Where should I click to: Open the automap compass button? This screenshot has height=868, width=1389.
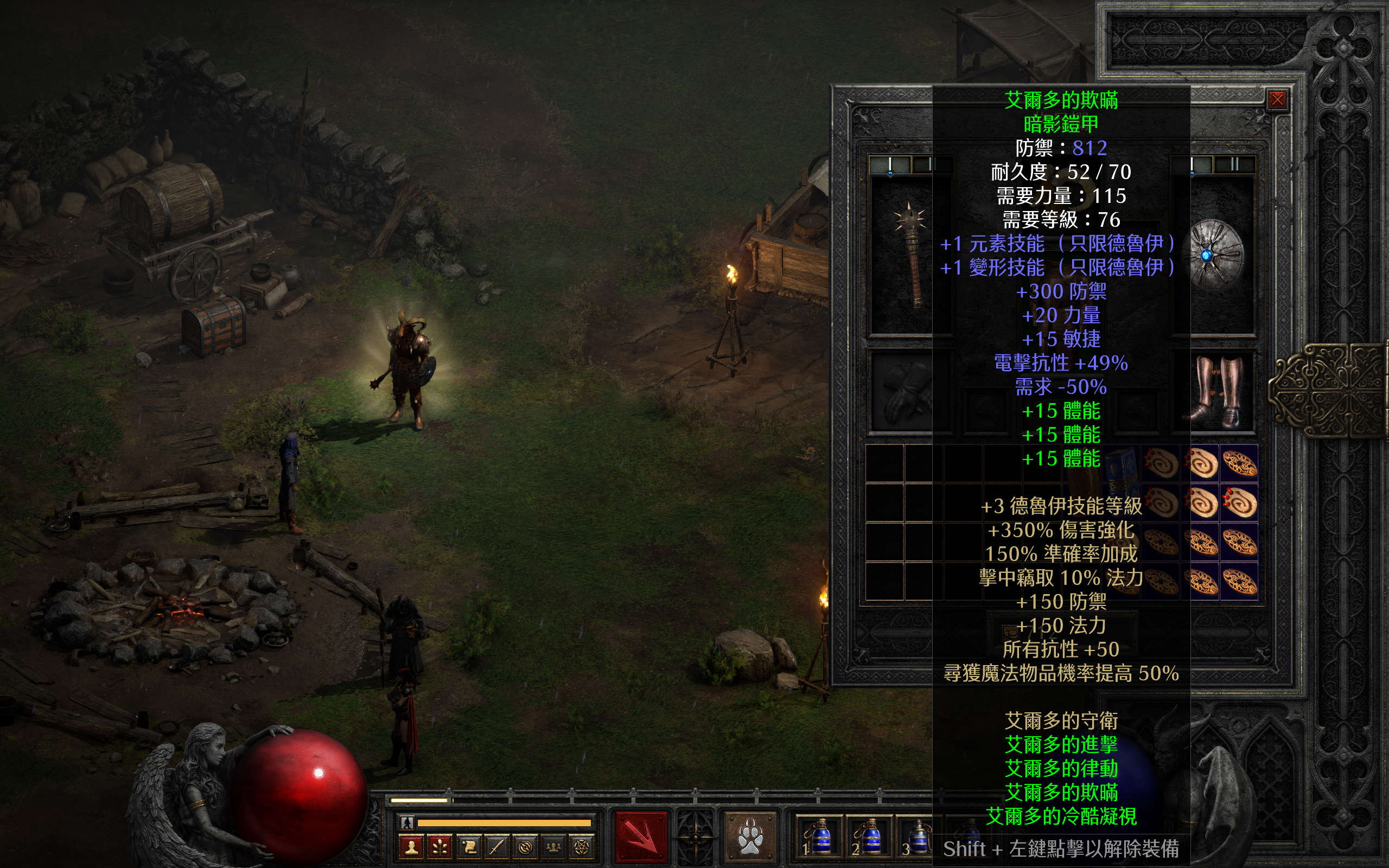click(x=525, y=847)
